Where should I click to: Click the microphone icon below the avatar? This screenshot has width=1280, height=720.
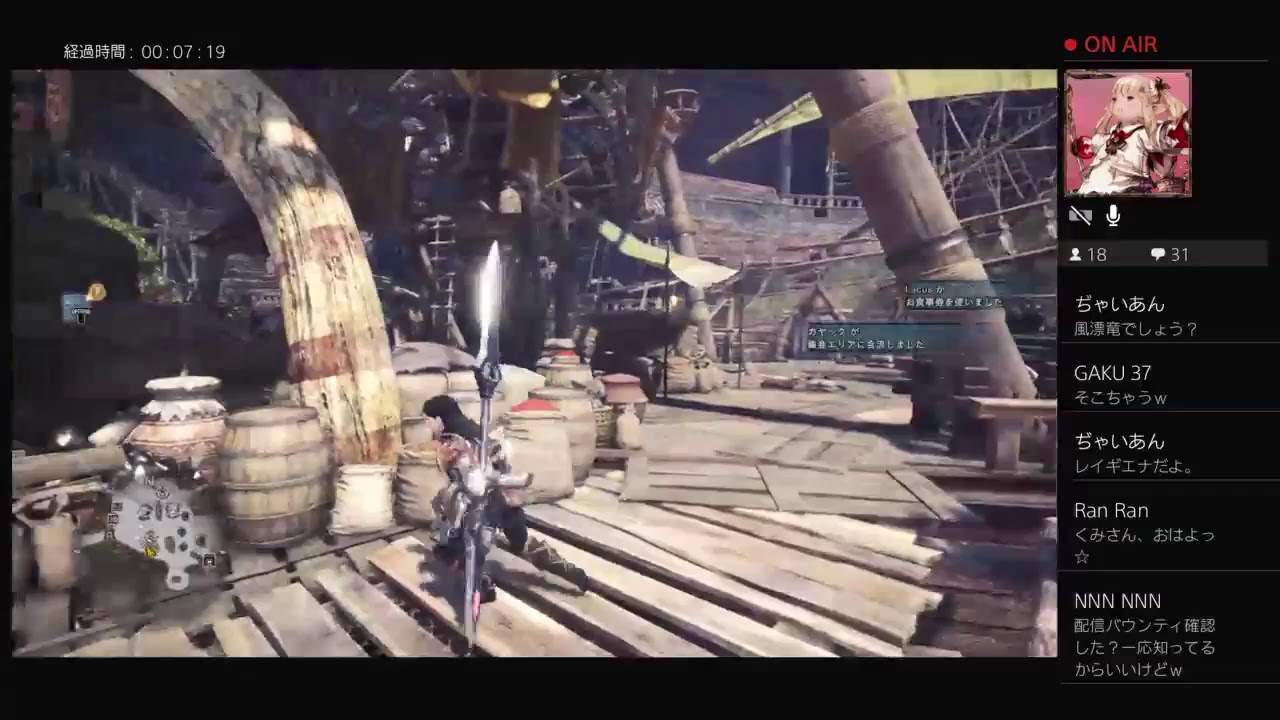[x=1112, y=215]
